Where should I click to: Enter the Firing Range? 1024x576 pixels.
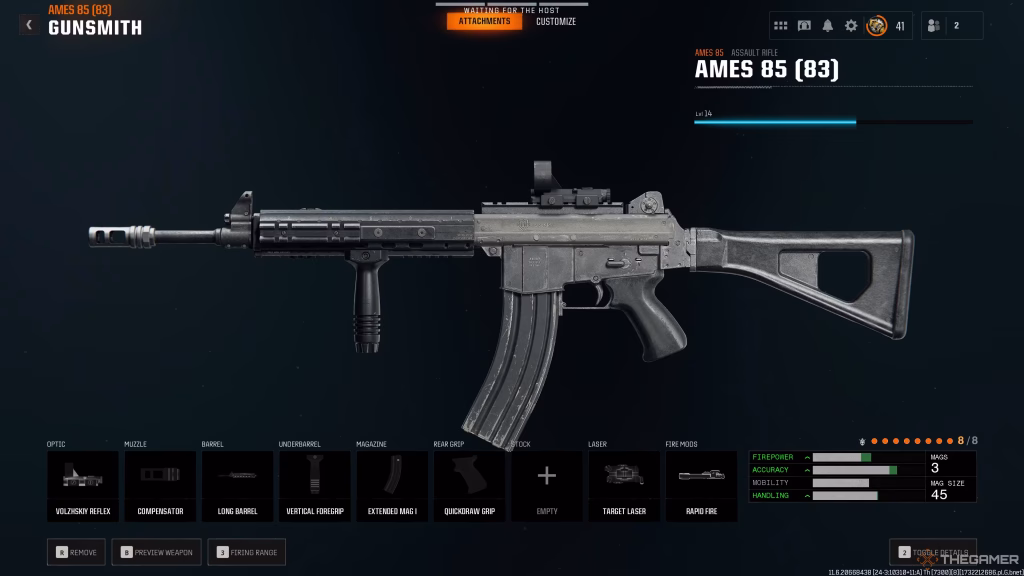tap(247, 551)
